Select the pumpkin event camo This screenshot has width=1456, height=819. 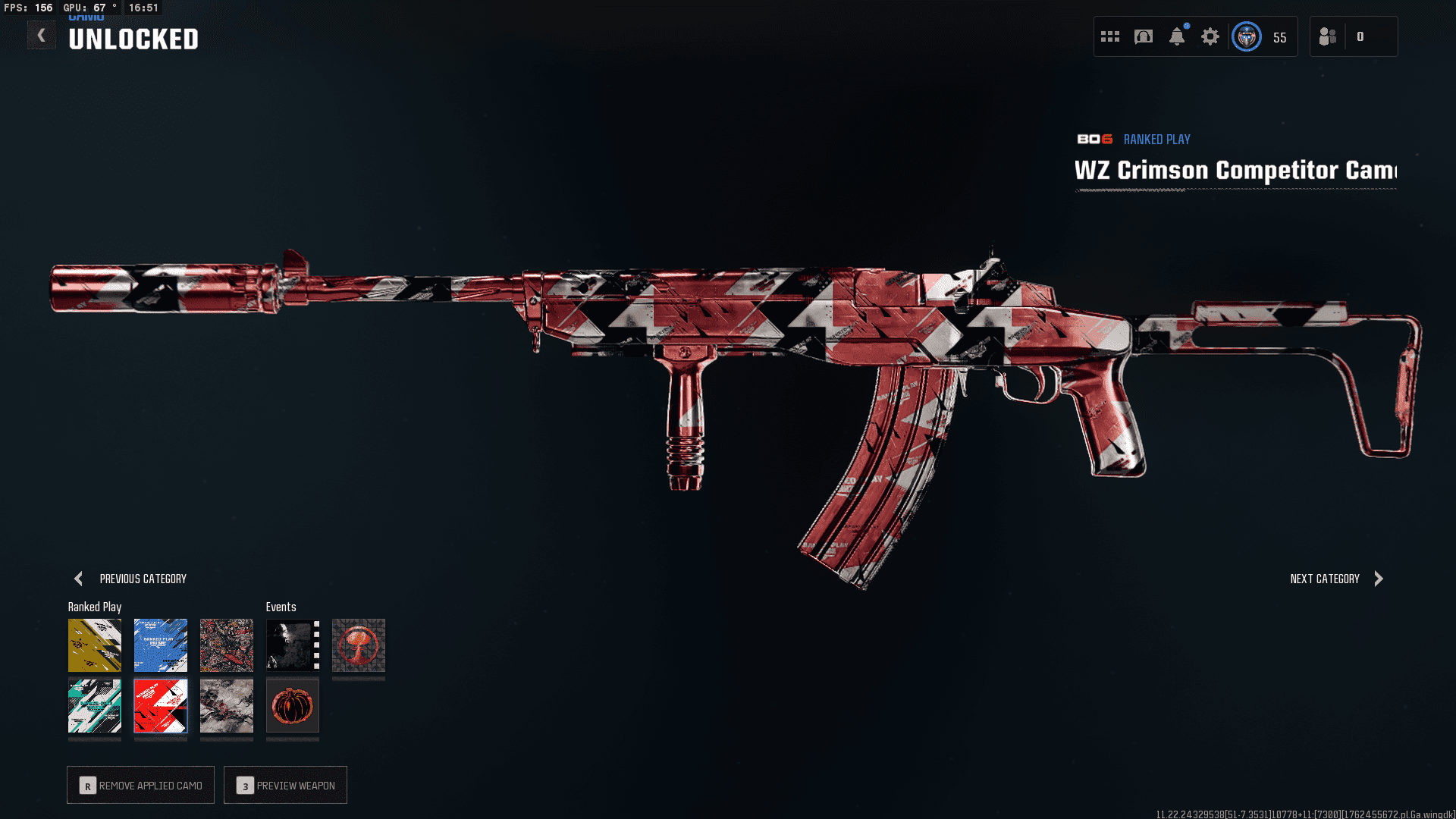pos(293,706)
